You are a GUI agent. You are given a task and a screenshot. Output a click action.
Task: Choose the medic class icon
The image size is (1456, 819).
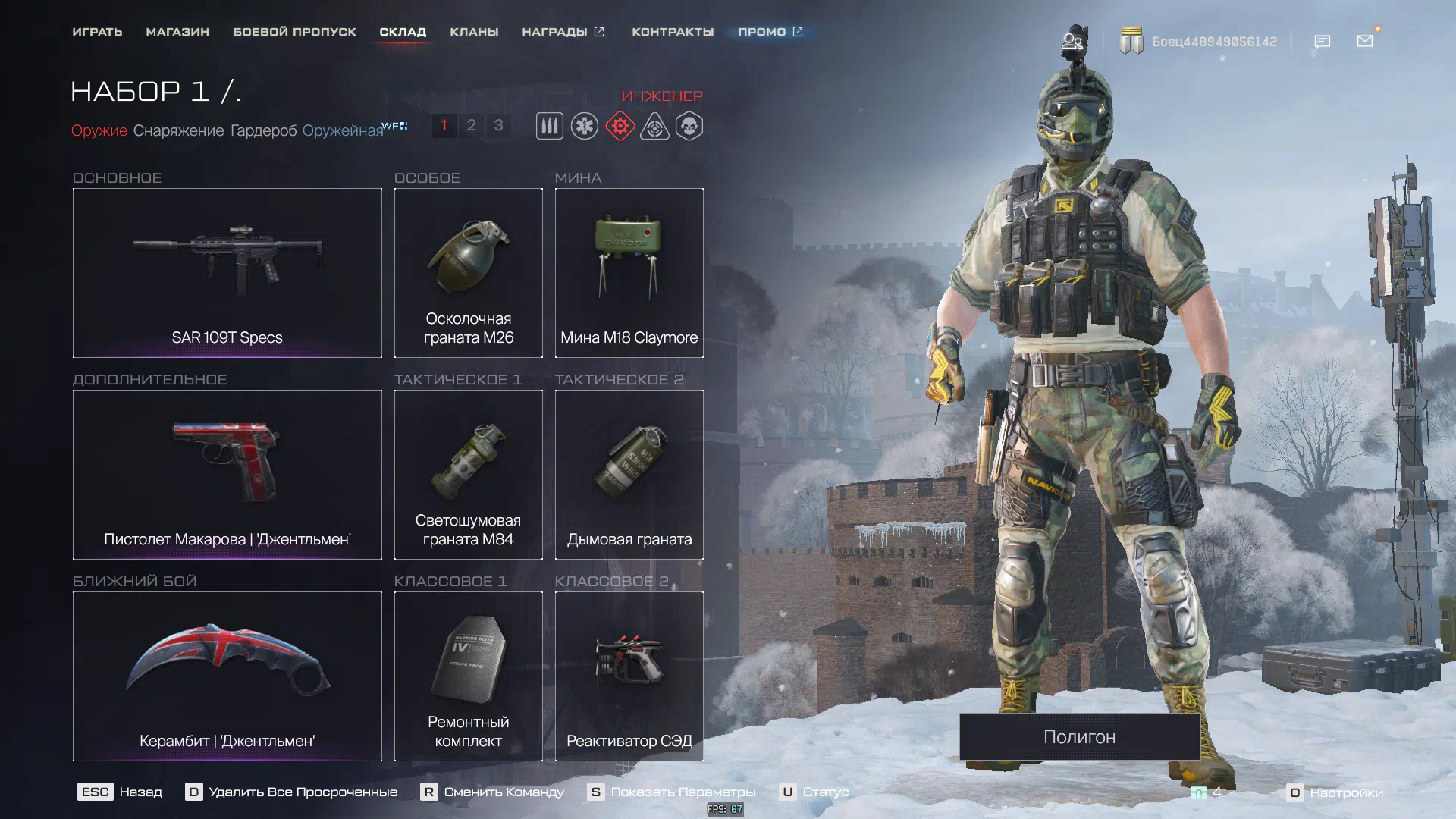585,126
